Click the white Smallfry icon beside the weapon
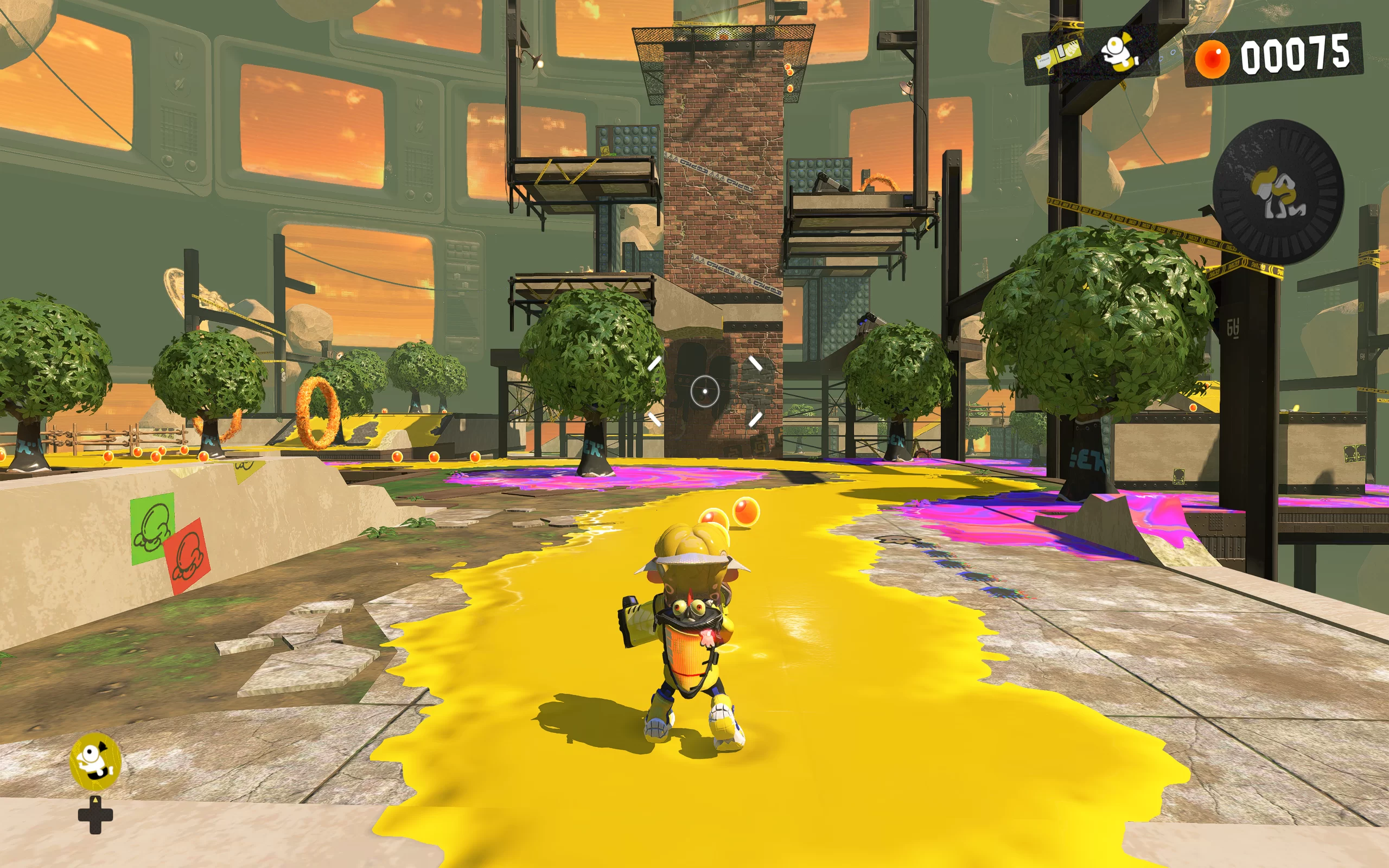This screenshot has height=868, width=1389. click(x=1119, y=52)
